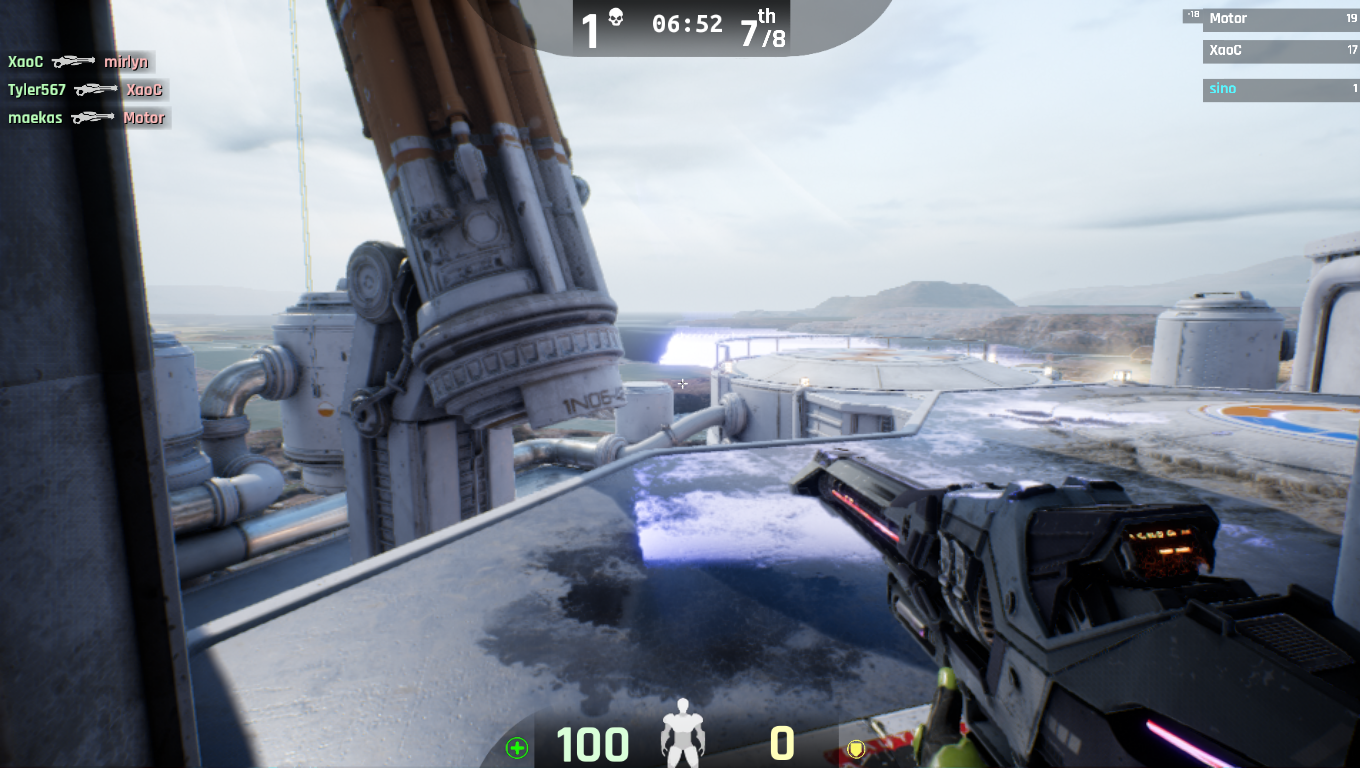Click the maekas killed Motor feed entry
Viewport: 1360px width, 768px height.
pos(87,118)
